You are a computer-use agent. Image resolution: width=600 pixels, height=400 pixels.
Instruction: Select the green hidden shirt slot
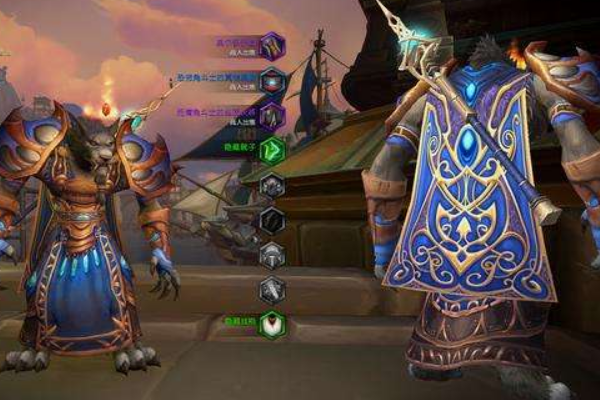pos(272,150)
